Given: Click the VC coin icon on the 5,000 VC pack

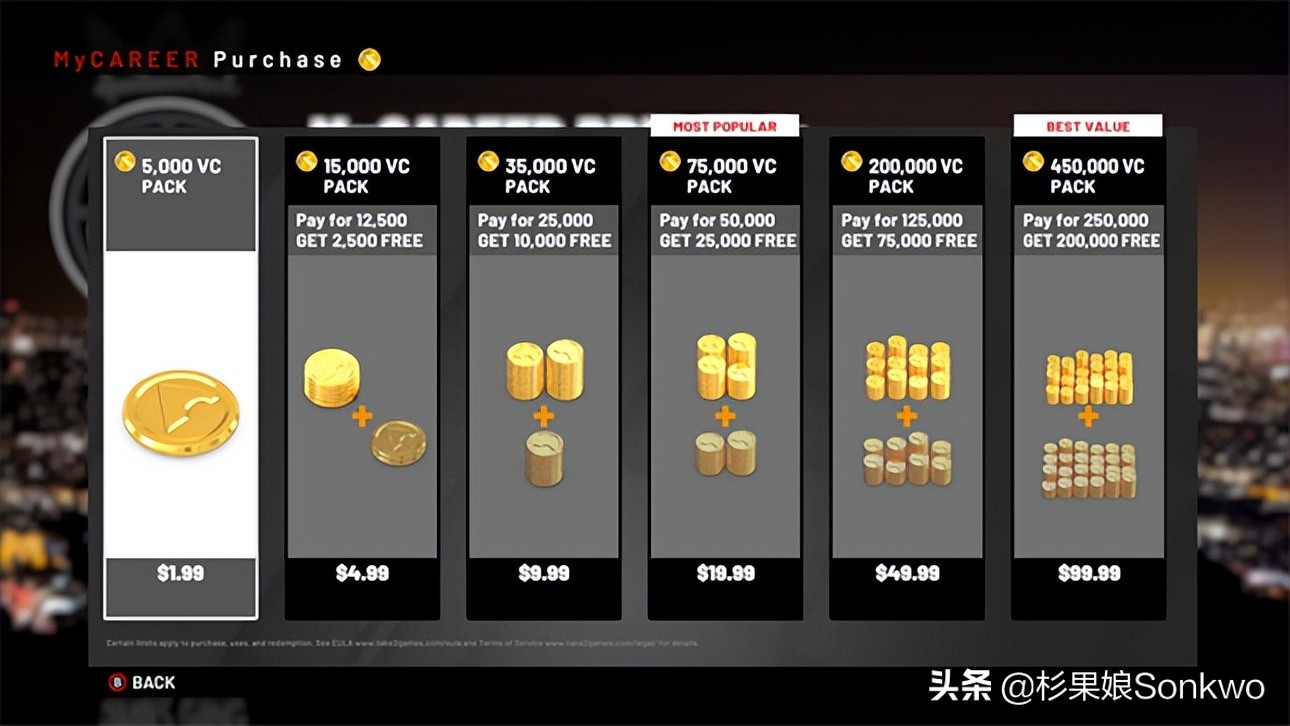Looking at the screenshot, I should [124, 160].
